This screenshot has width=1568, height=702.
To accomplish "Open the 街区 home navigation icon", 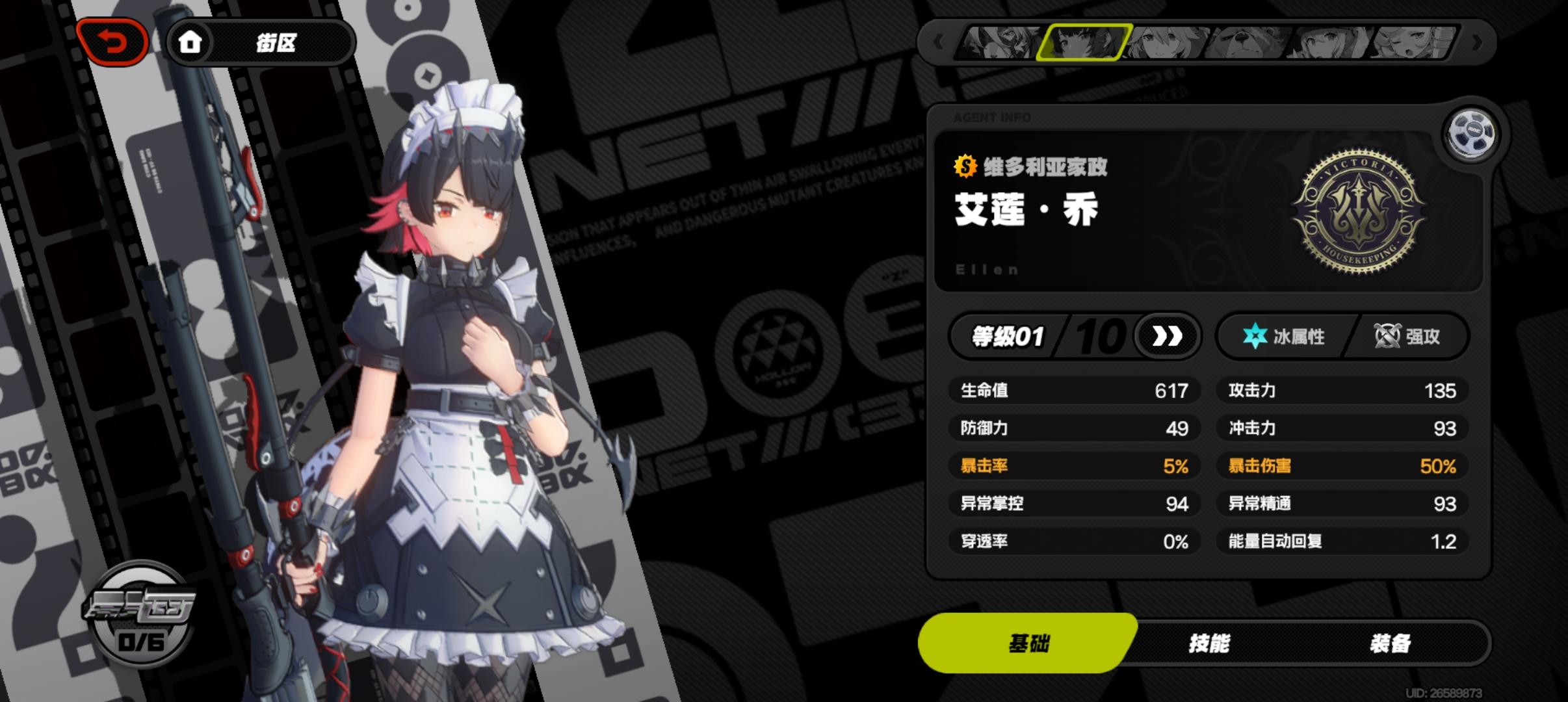I will tap(190, 43).
